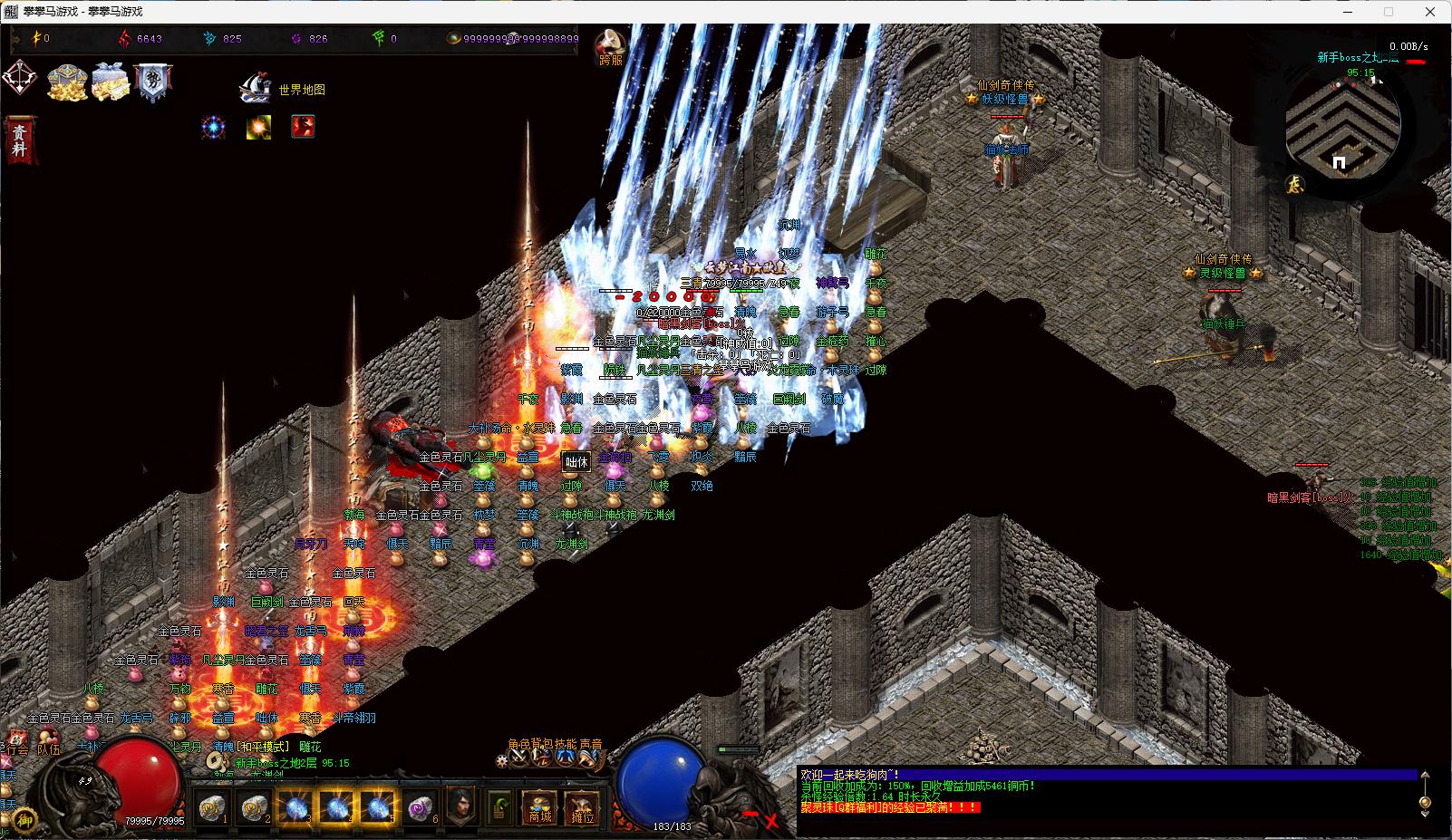Open the silver gift box with gold

tap(111, 82)
